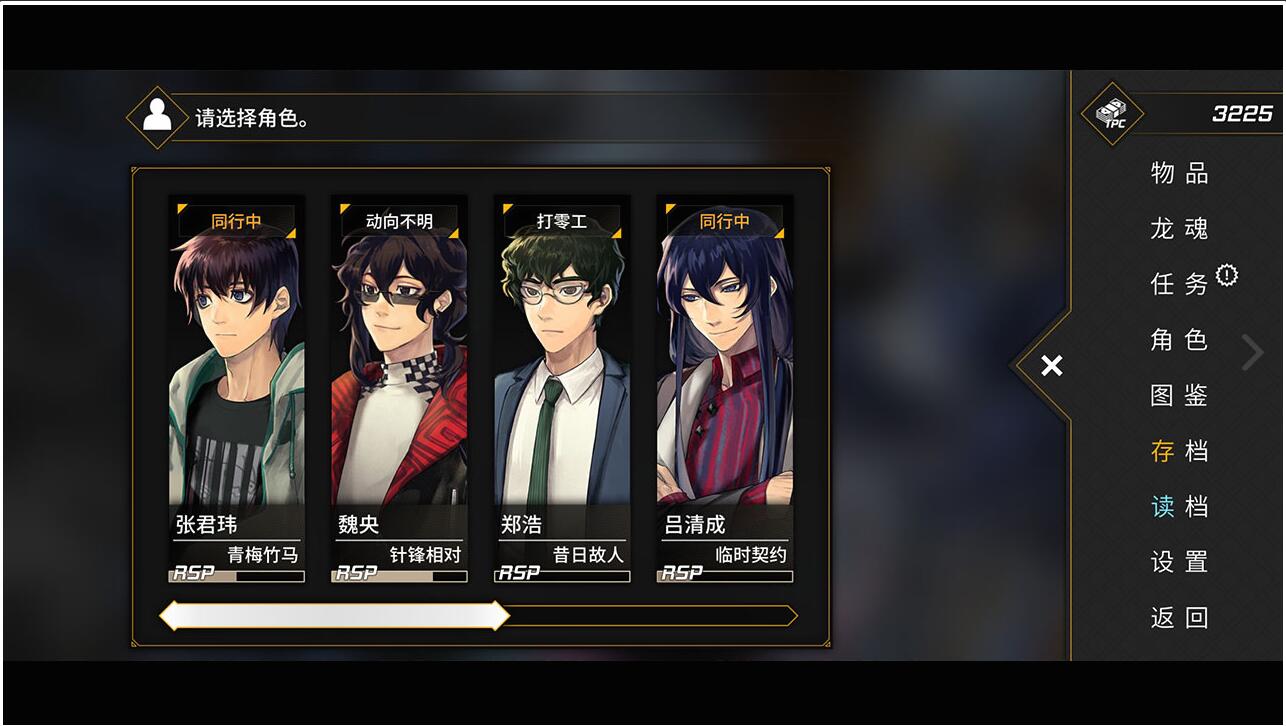Choose 存档 to save the game
The width and height of the screenshot is (1286, 726).
pos(1179,451)
